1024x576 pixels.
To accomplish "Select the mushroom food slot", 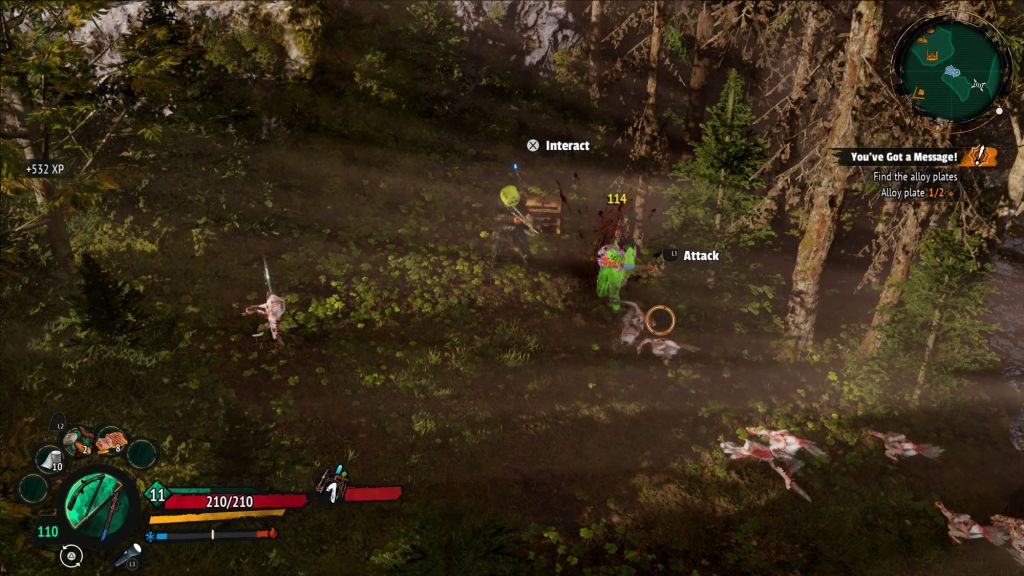I will click(76, 439).
